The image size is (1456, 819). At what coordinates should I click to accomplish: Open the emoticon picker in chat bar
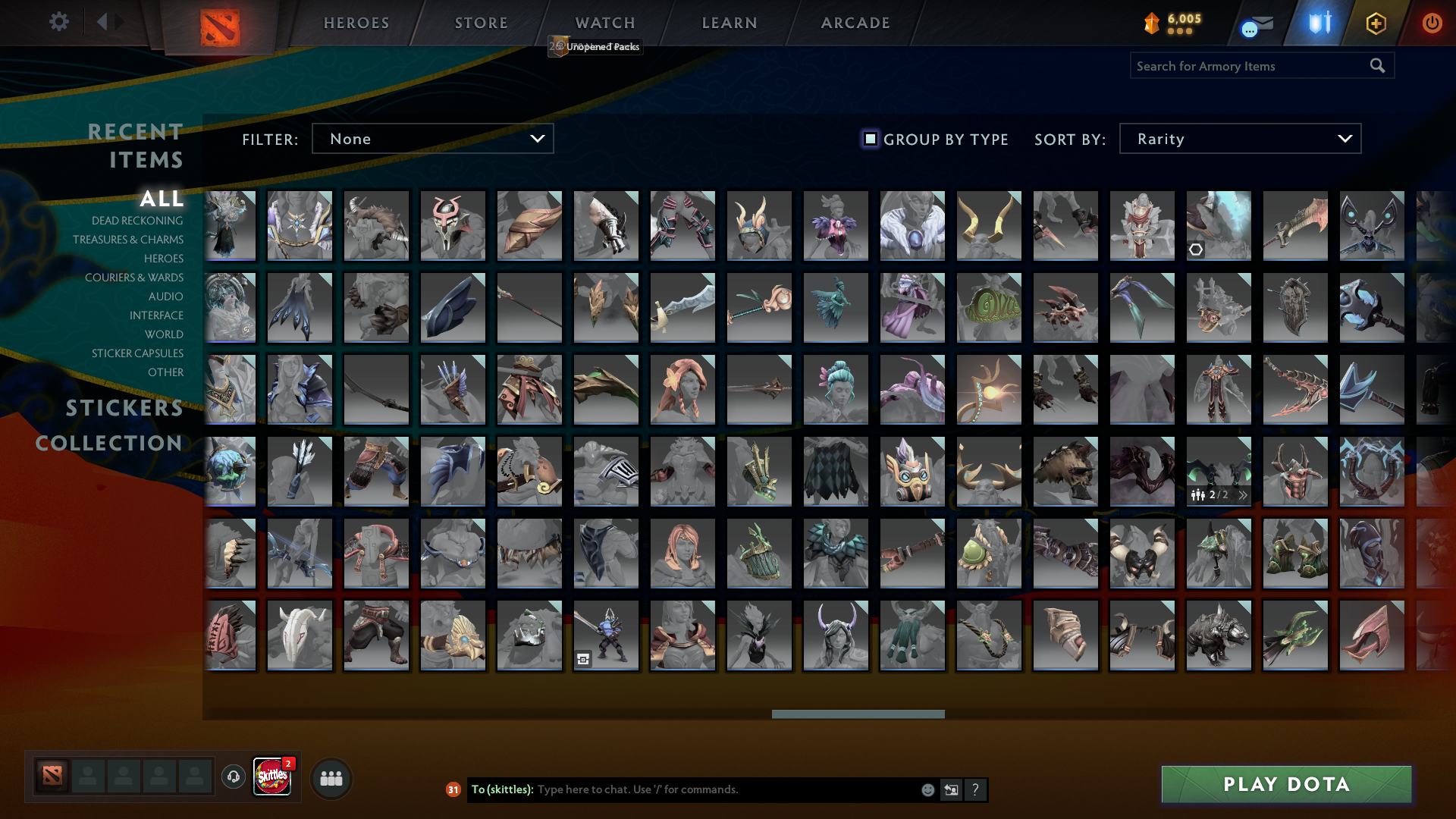[927, 789]
